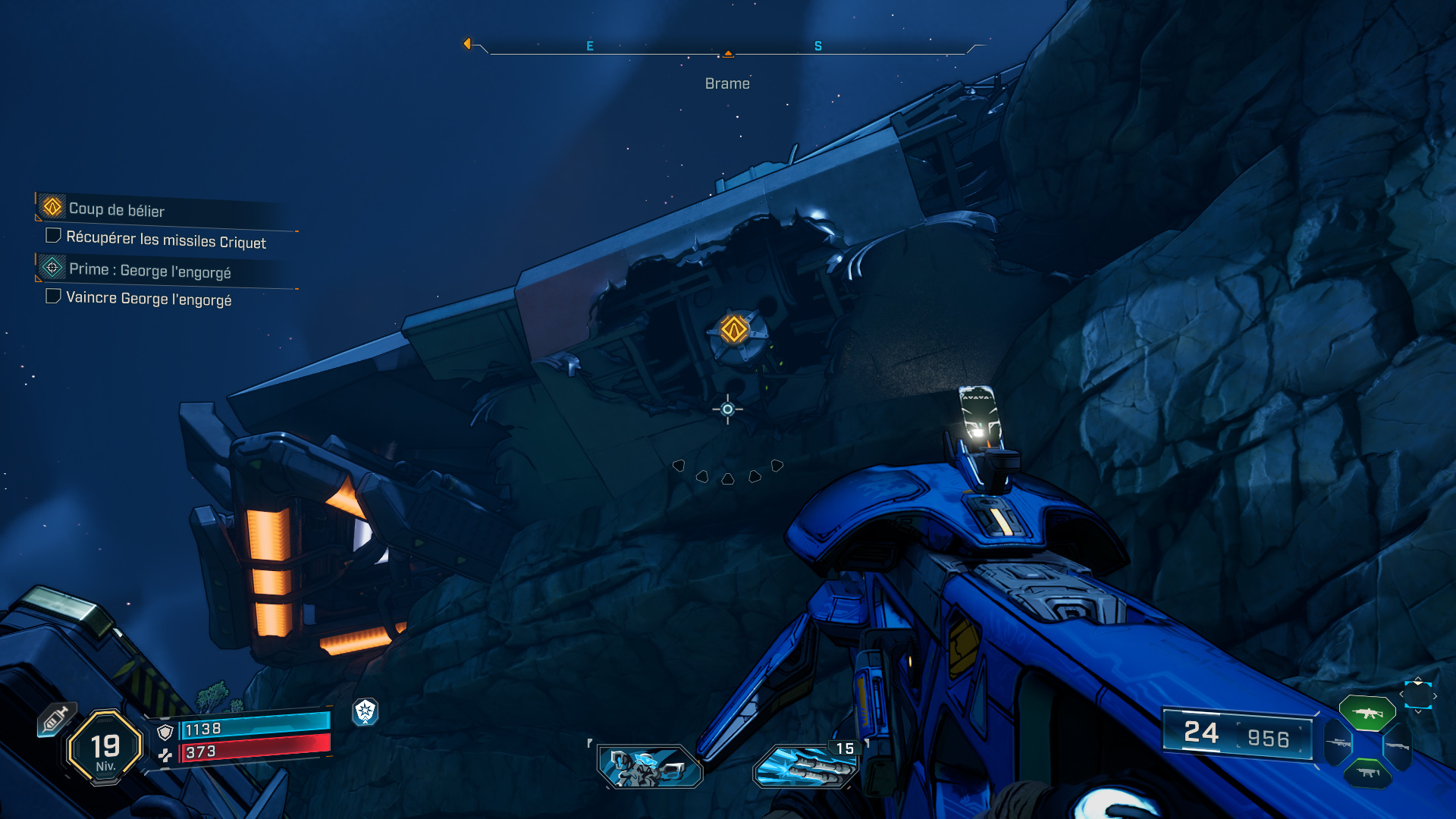
Task: Select the top assault rifle weapon slot
Action: pos(1367,713)
